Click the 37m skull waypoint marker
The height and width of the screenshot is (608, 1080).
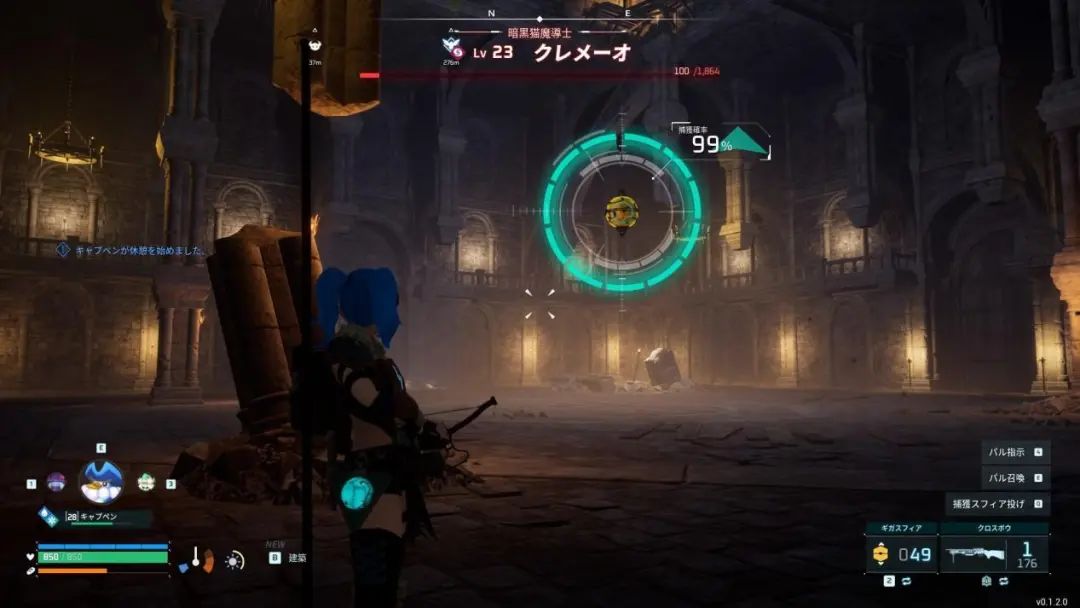point(315,45)
